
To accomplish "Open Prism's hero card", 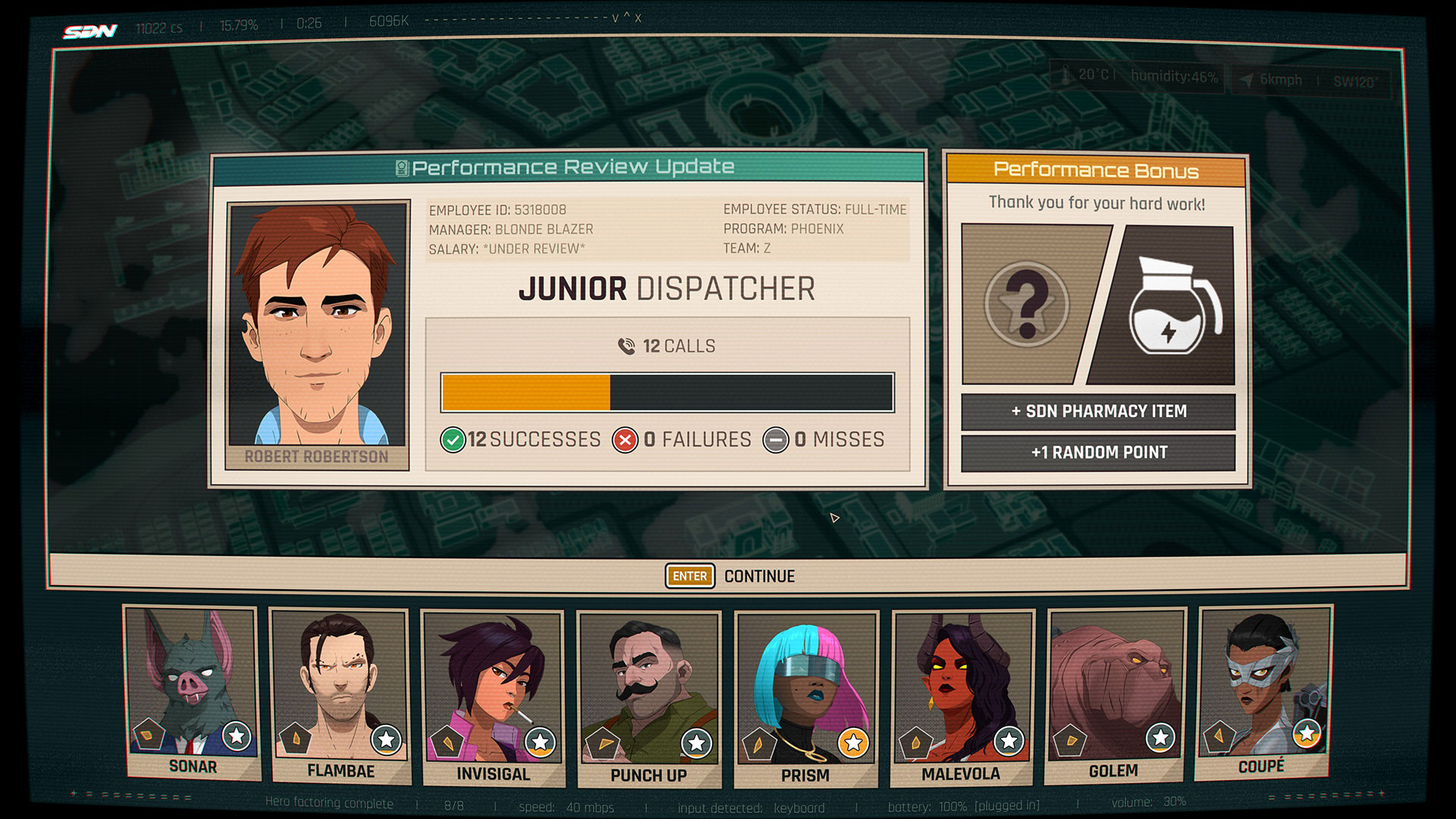I will (805, 698).
